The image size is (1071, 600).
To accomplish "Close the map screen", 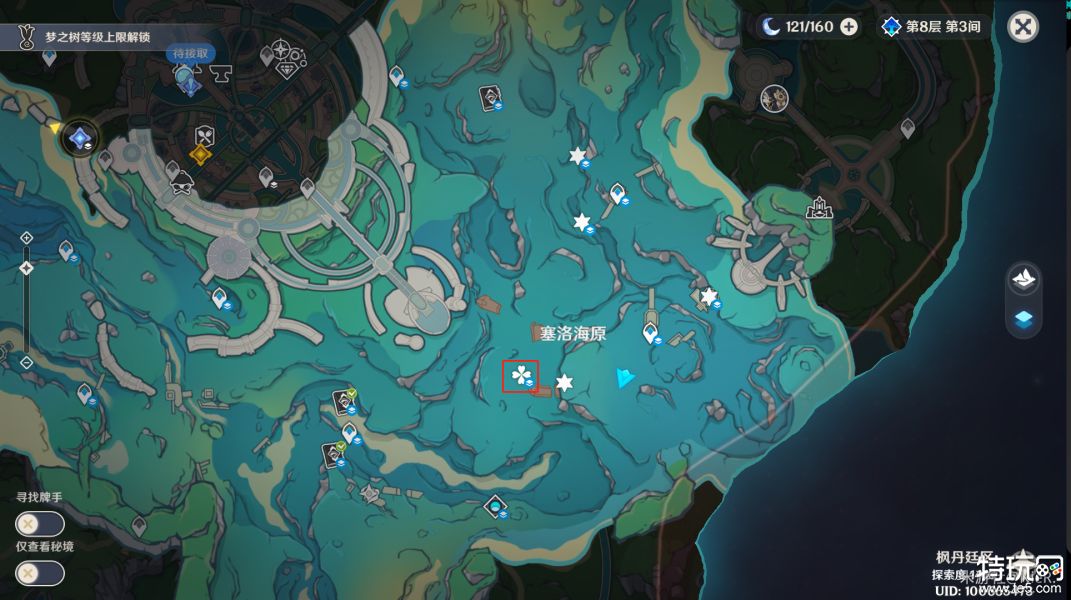I will tap(1022, 27).
